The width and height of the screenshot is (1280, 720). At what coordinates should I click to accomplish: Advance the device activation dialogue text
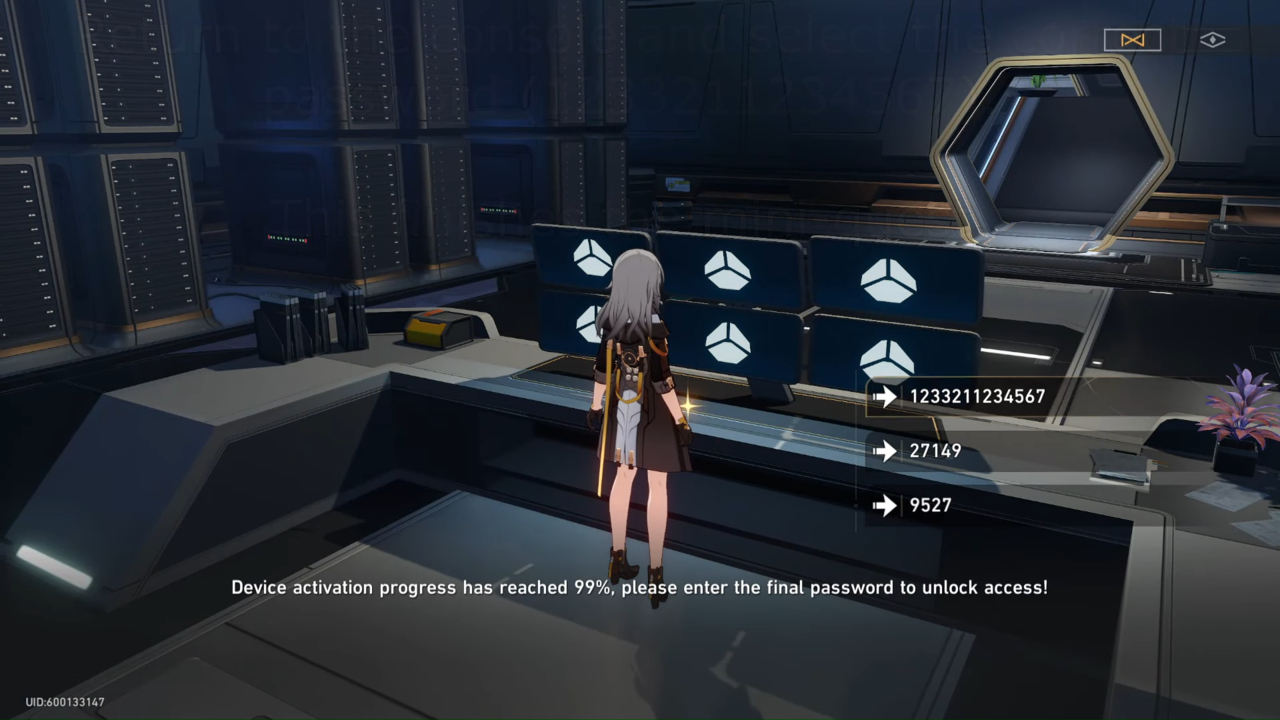point(640,588)
